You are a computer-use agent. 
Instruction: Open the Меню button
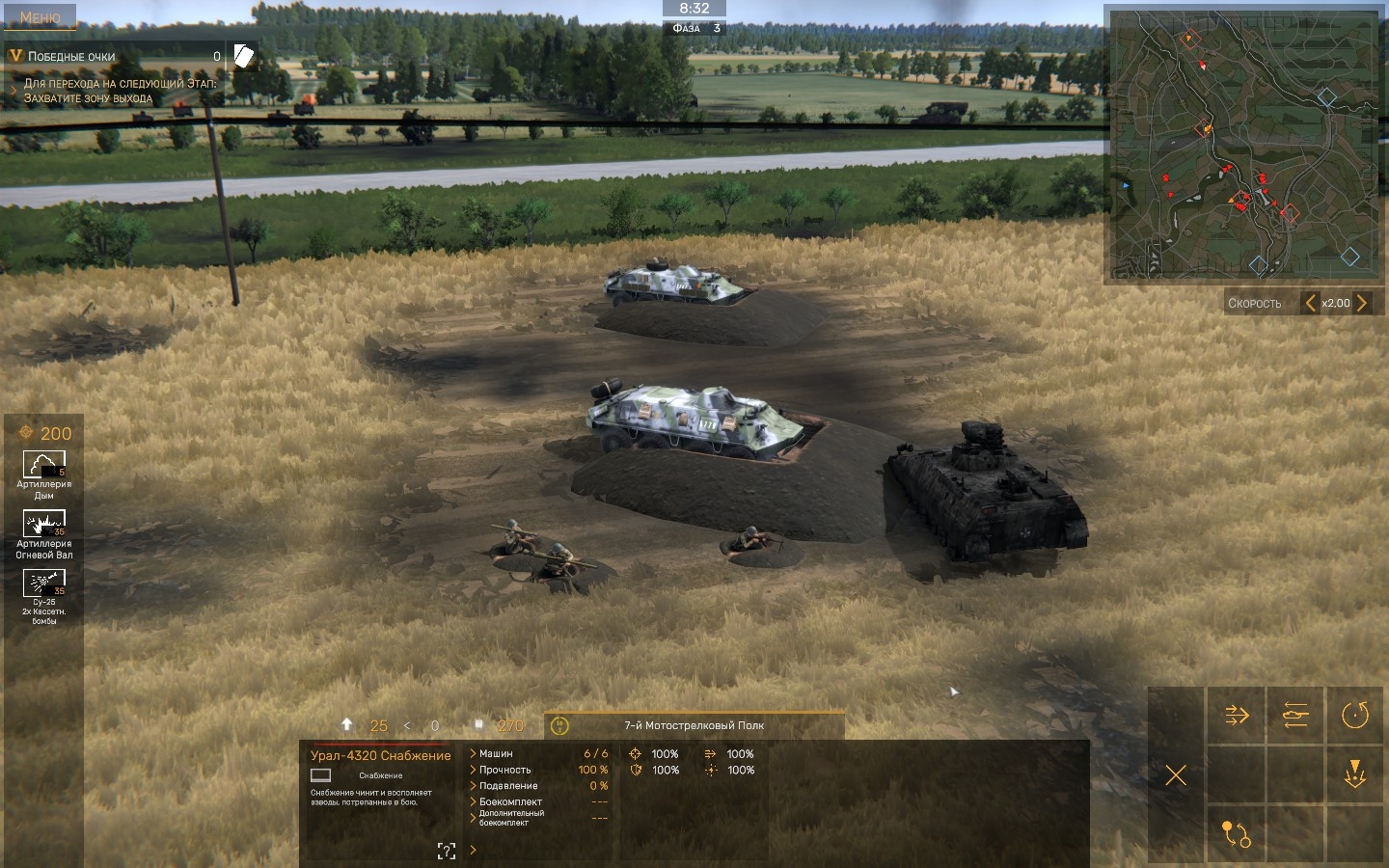[40, 16]
